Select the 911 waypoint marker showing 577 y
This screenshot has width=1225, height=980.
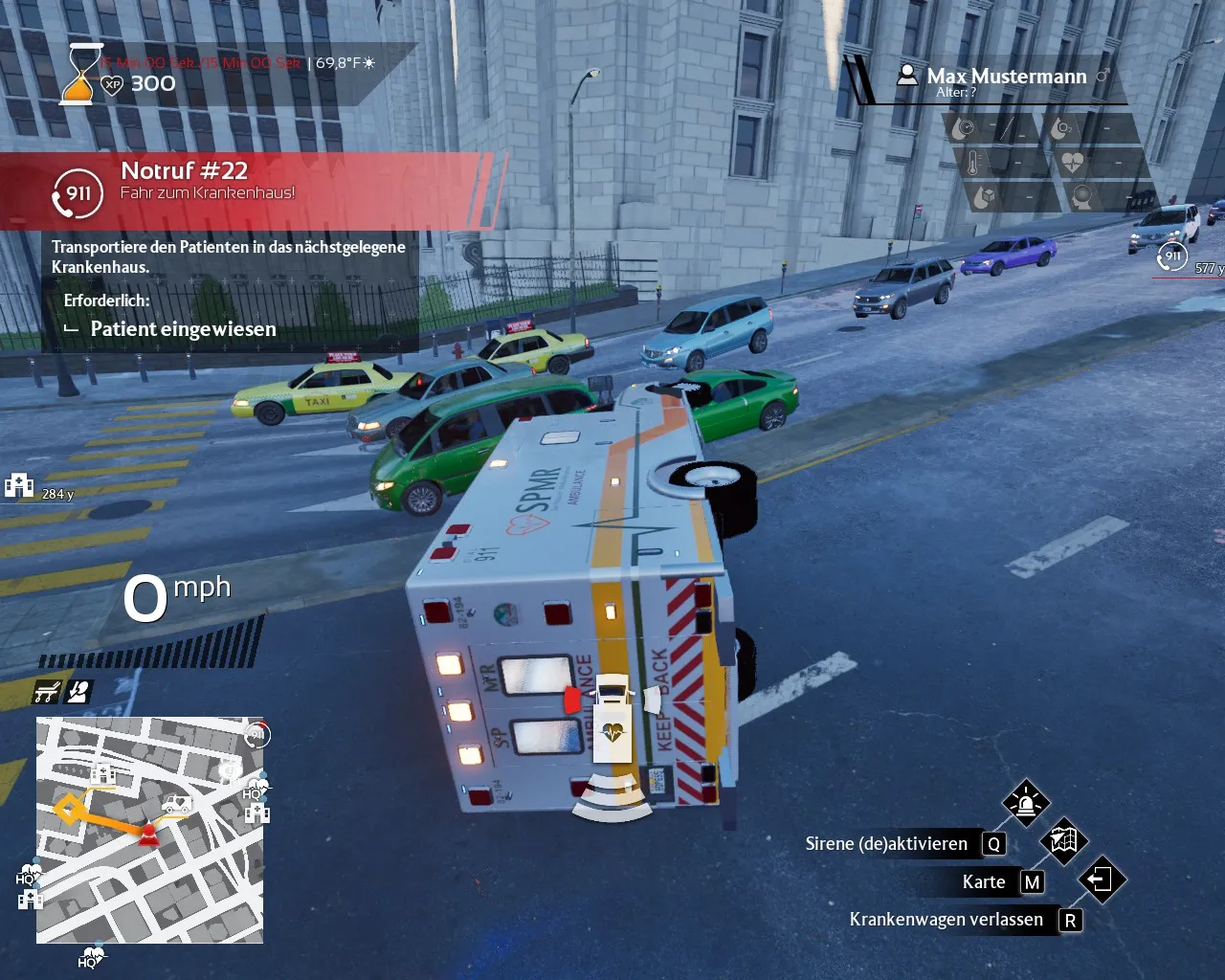(x=1172, y=256)
